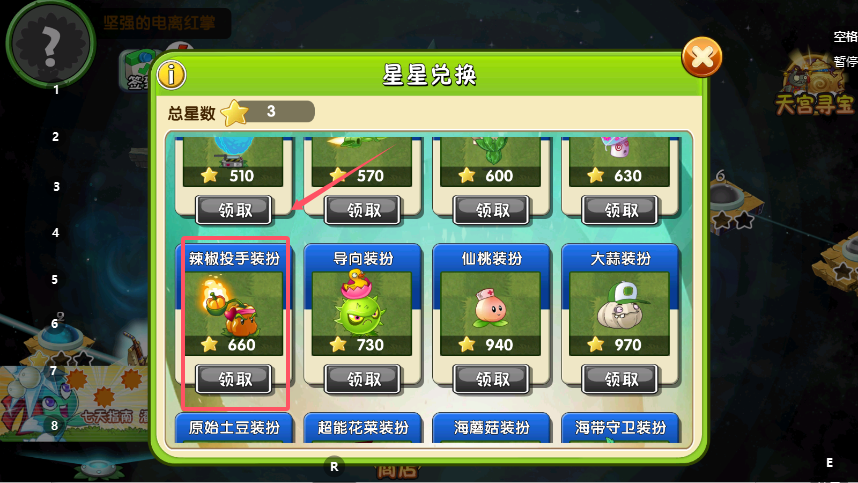Select the kelp guard costume card
Screen dimensions: 858x483
click(620, 428)
